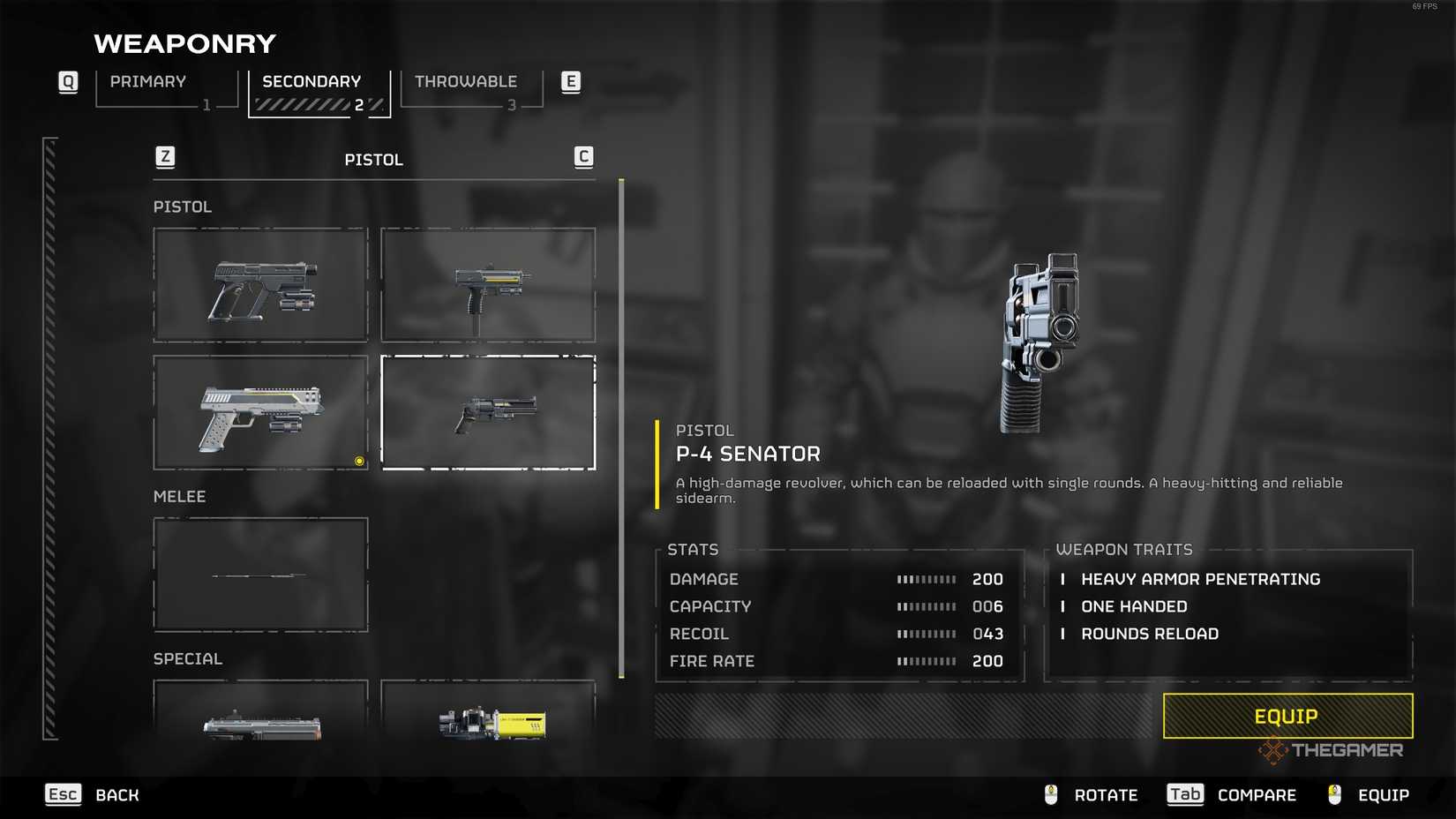Select the P-4 Senator revolver tile
The image size is (1456, 819).
[x=488, y=413]
